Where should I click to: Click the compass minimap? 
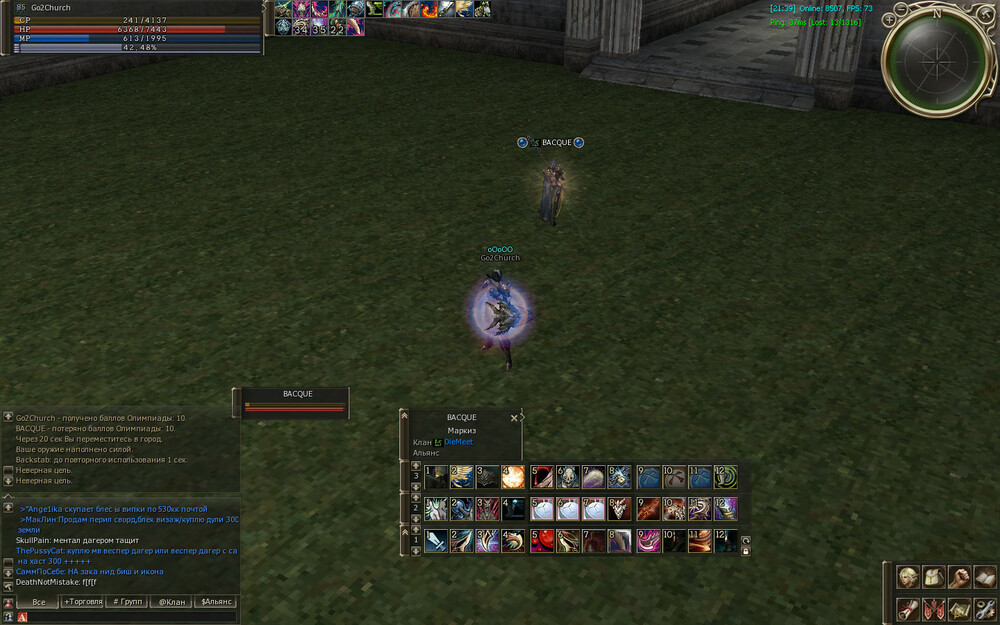click(x=937, y=62)
